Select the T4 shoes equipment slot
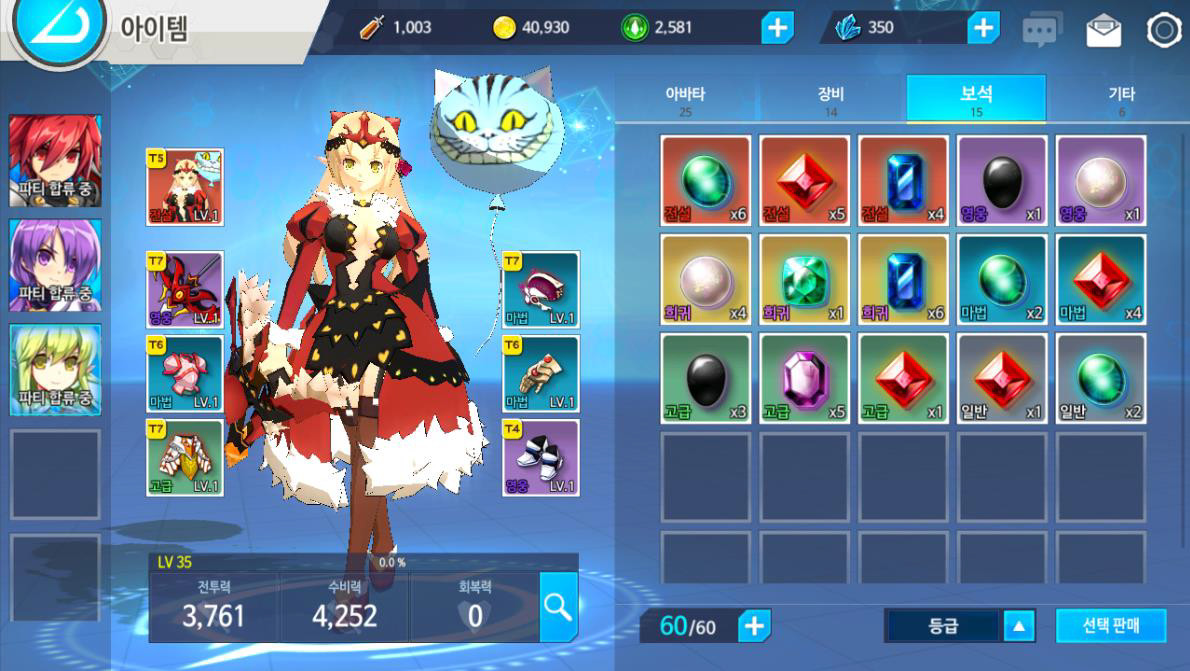This screenshot has width=1190, height=671. pos(540,458)
